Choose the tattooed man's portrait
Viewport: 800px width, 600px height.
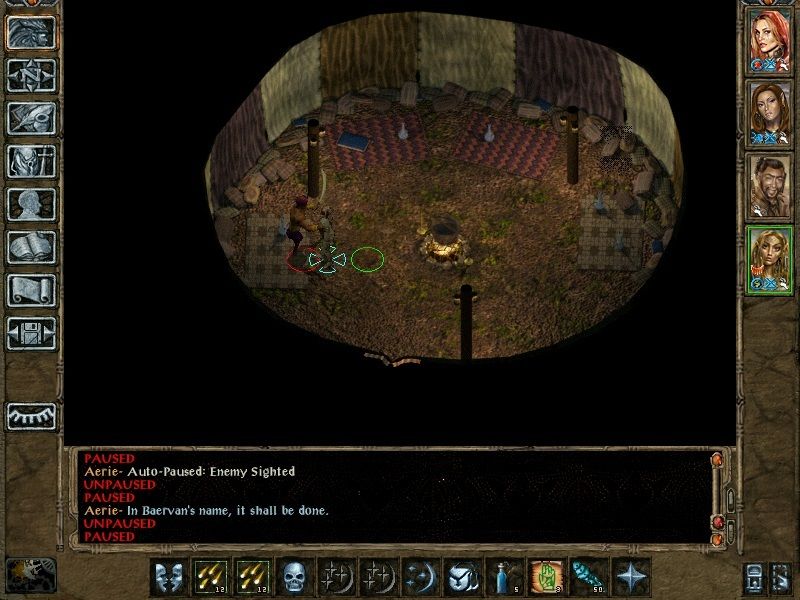(x=770, y=186)
